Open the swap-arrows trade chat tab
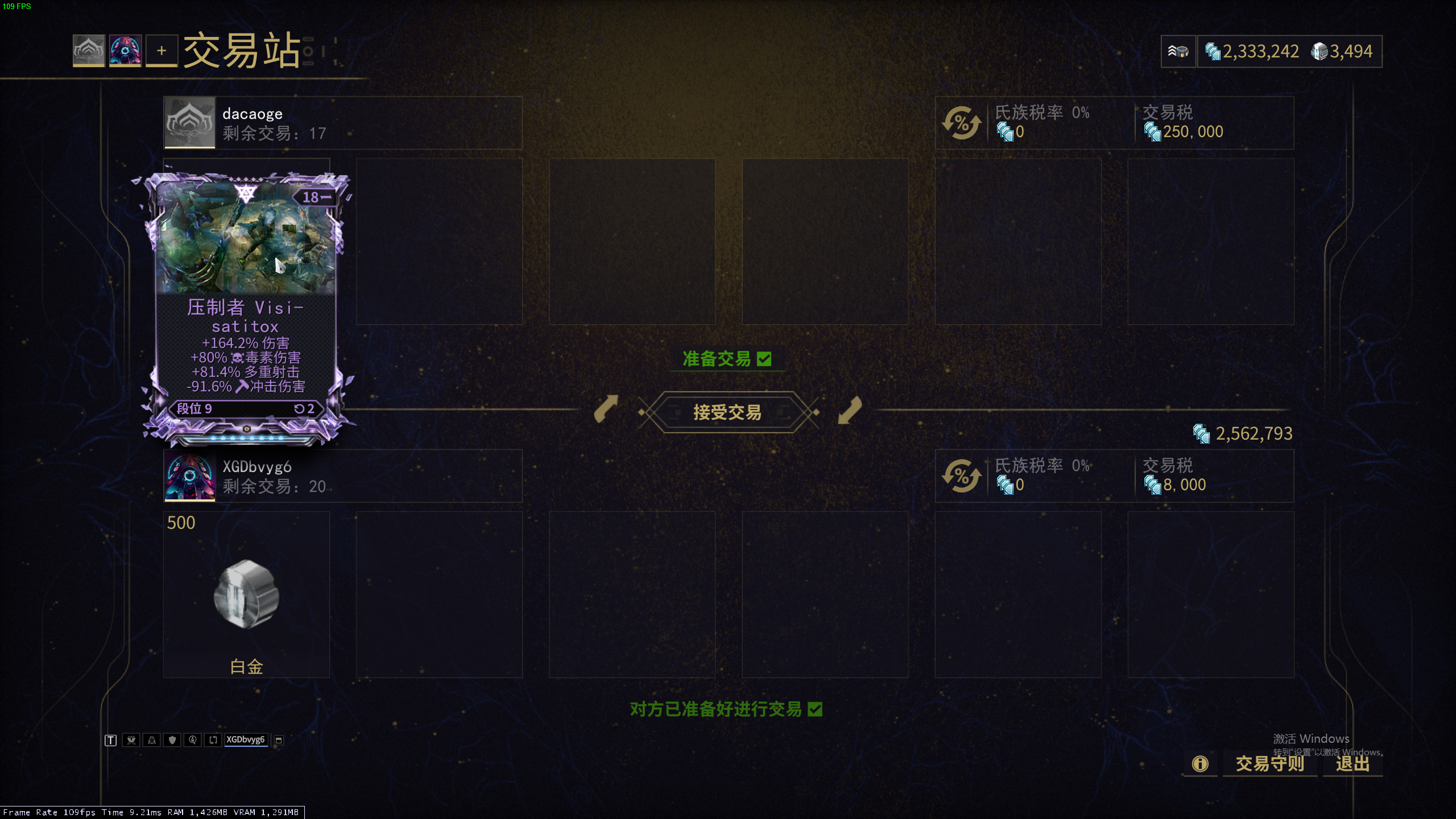The image size is (1456, 819). point(213,740)
